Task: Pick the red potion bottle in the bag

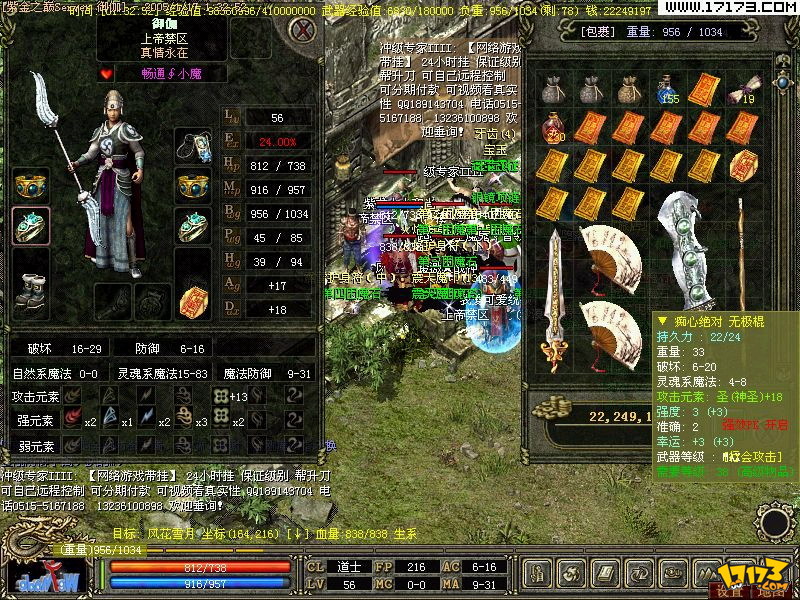Action: tap(553, 128)
